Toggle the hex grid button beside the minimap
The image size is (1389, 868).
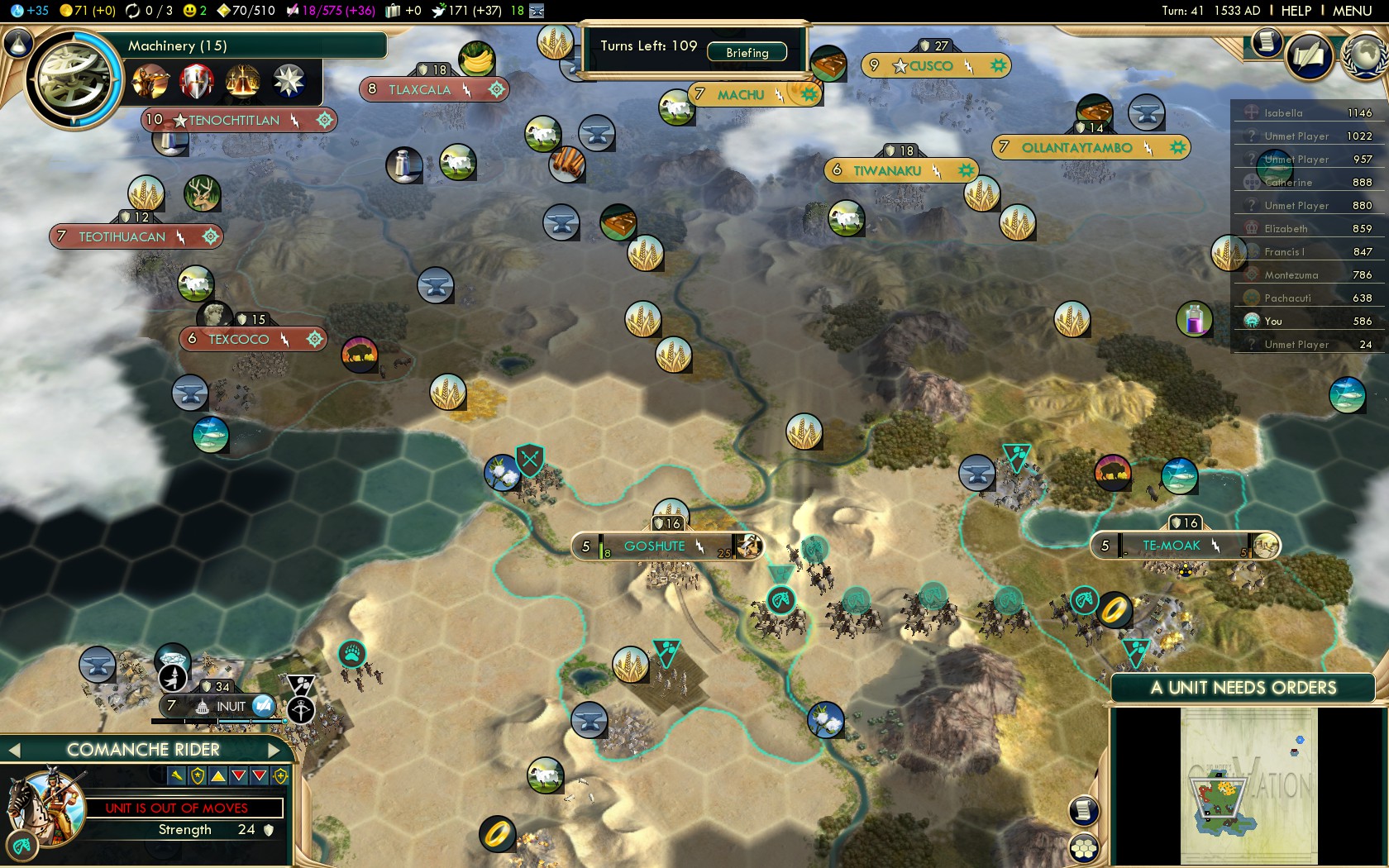[x=1084, y=847]
